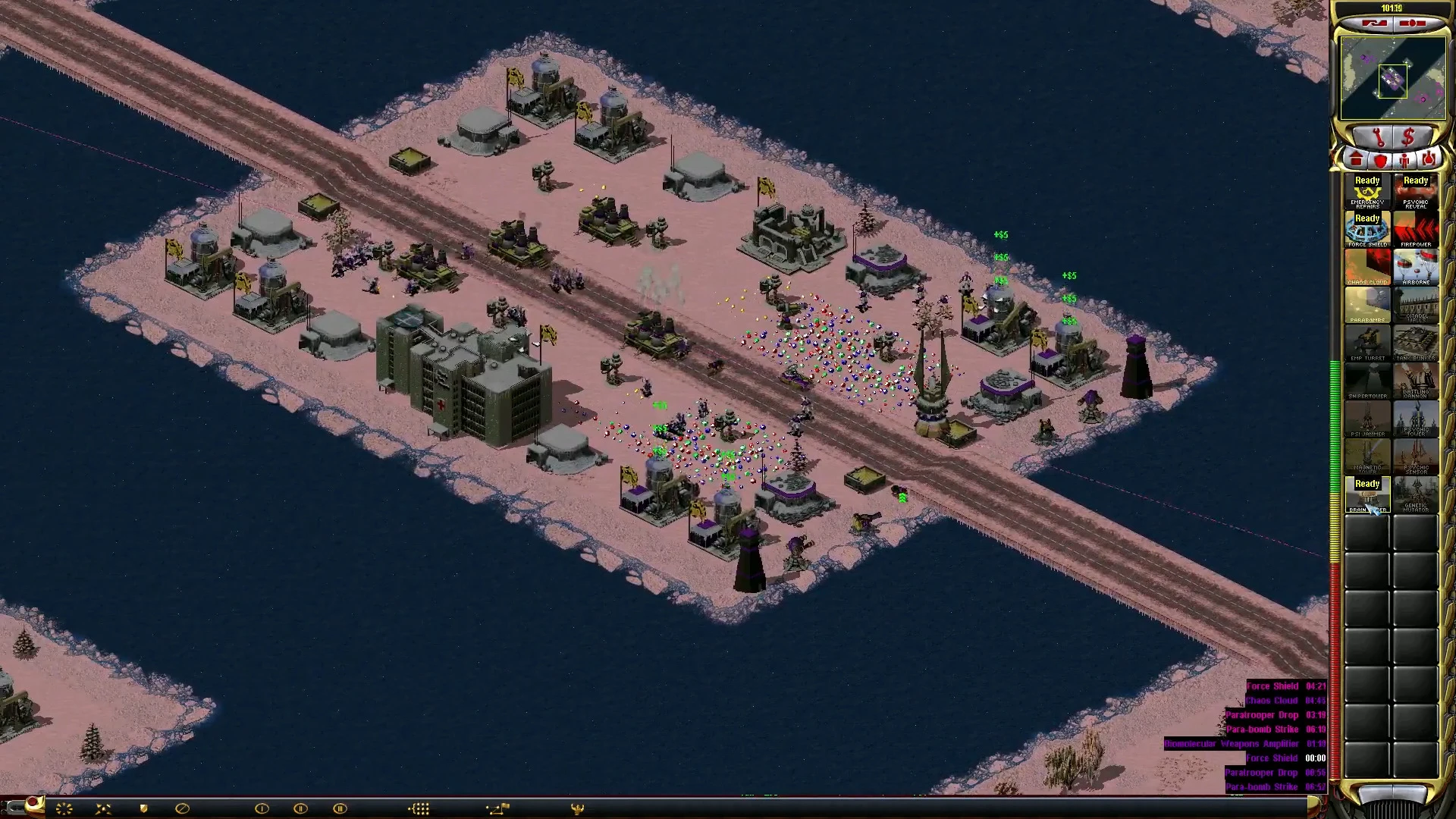Switch to the infantry production tab
1456x819 pixels.
coord(1404,160)
